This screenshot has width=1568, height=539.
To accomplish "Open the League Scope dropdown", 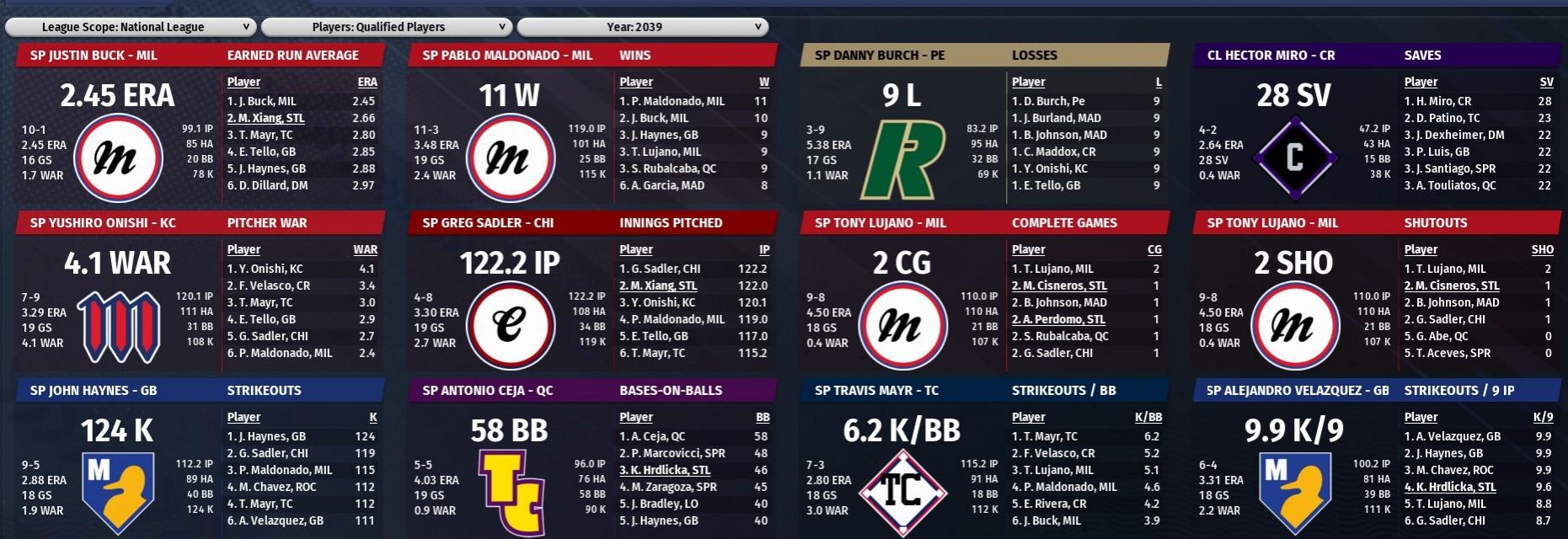I will 130,27.
